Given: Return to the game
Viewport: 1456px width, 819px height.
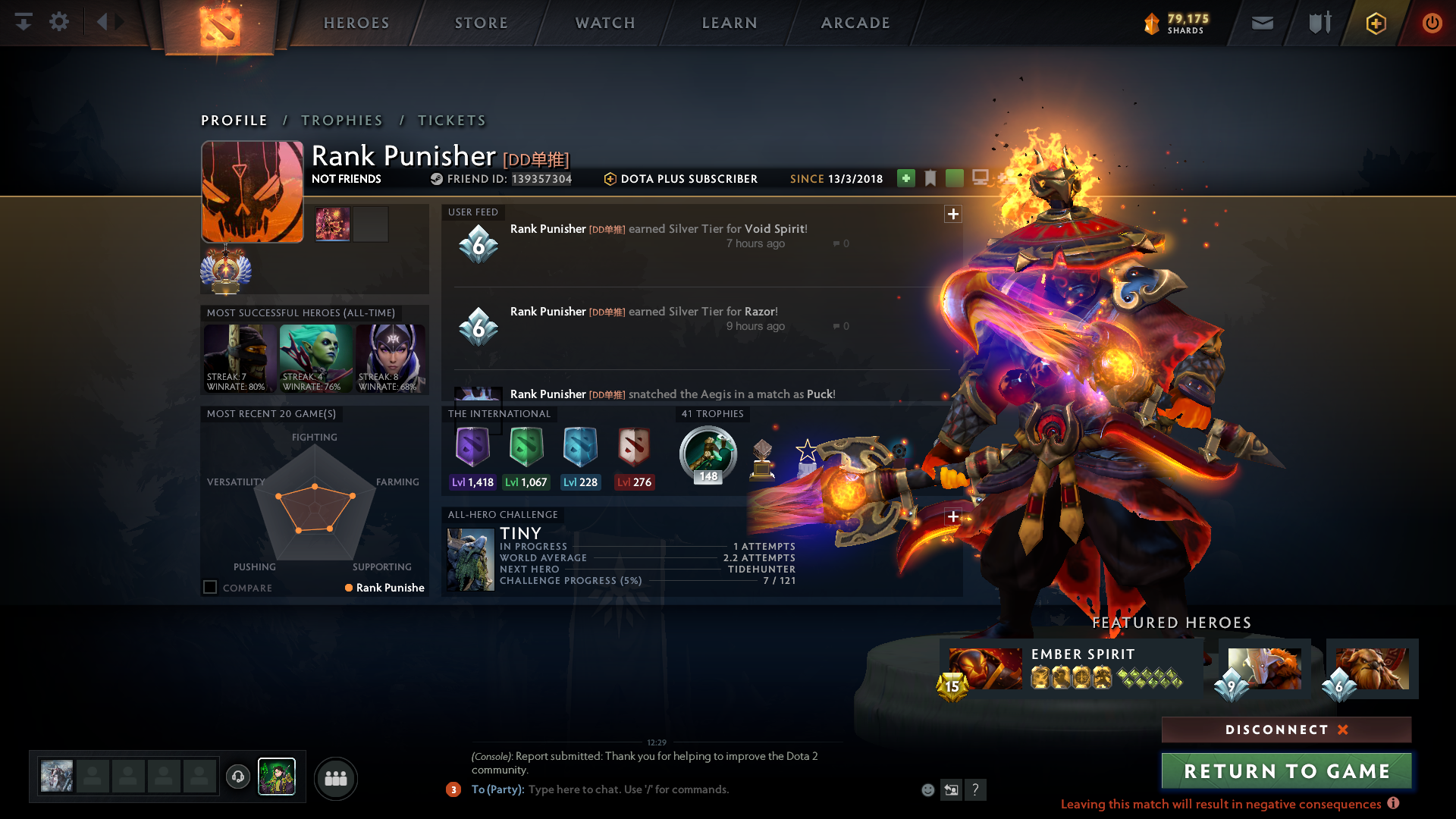Looking at the screenshot, I should [x=1286, y=771].
